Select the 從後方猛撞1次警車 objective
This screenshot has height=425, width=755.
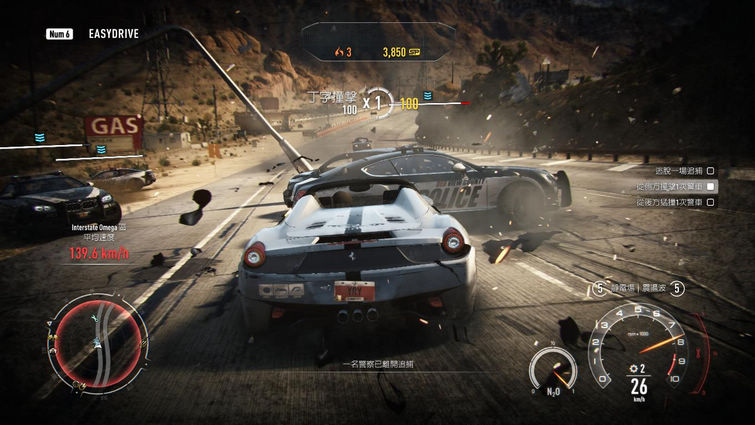point(667,202)
